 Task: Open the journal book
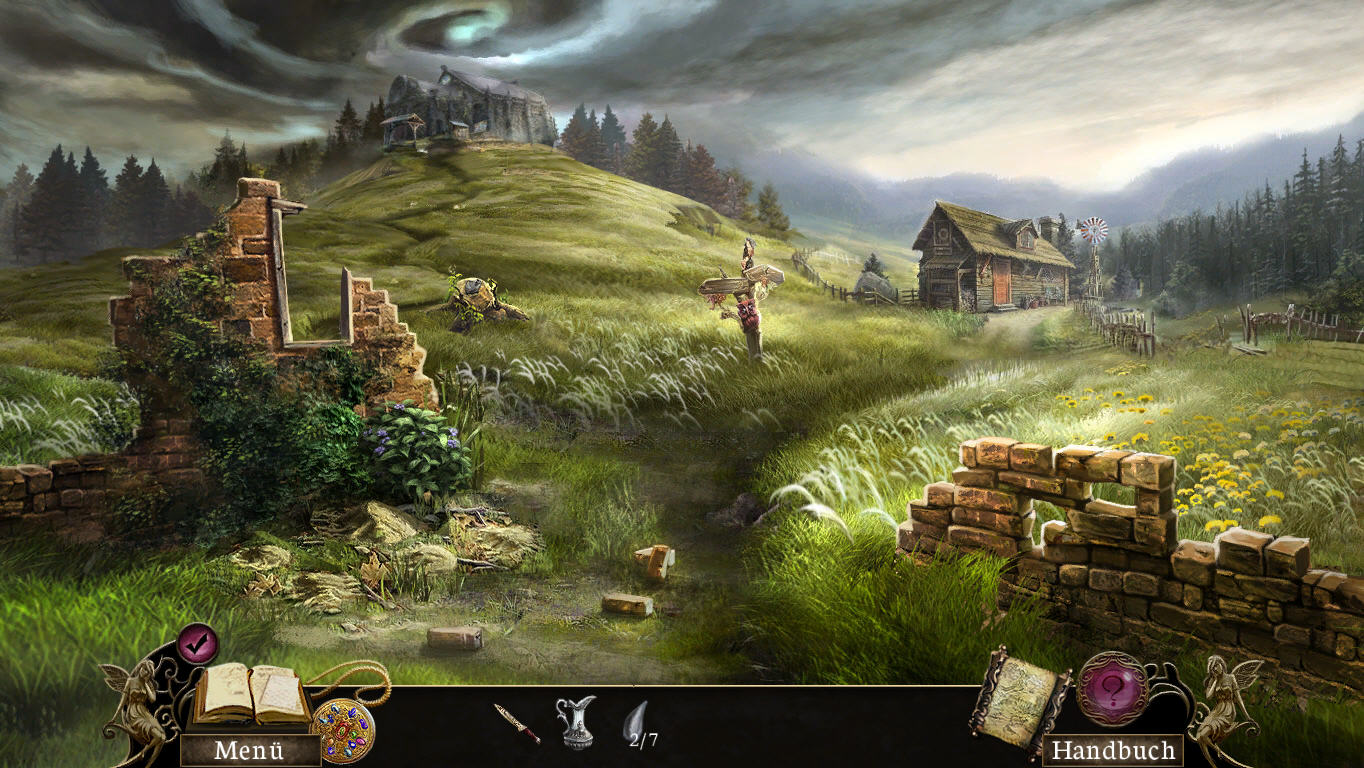(x=250, y=693)
